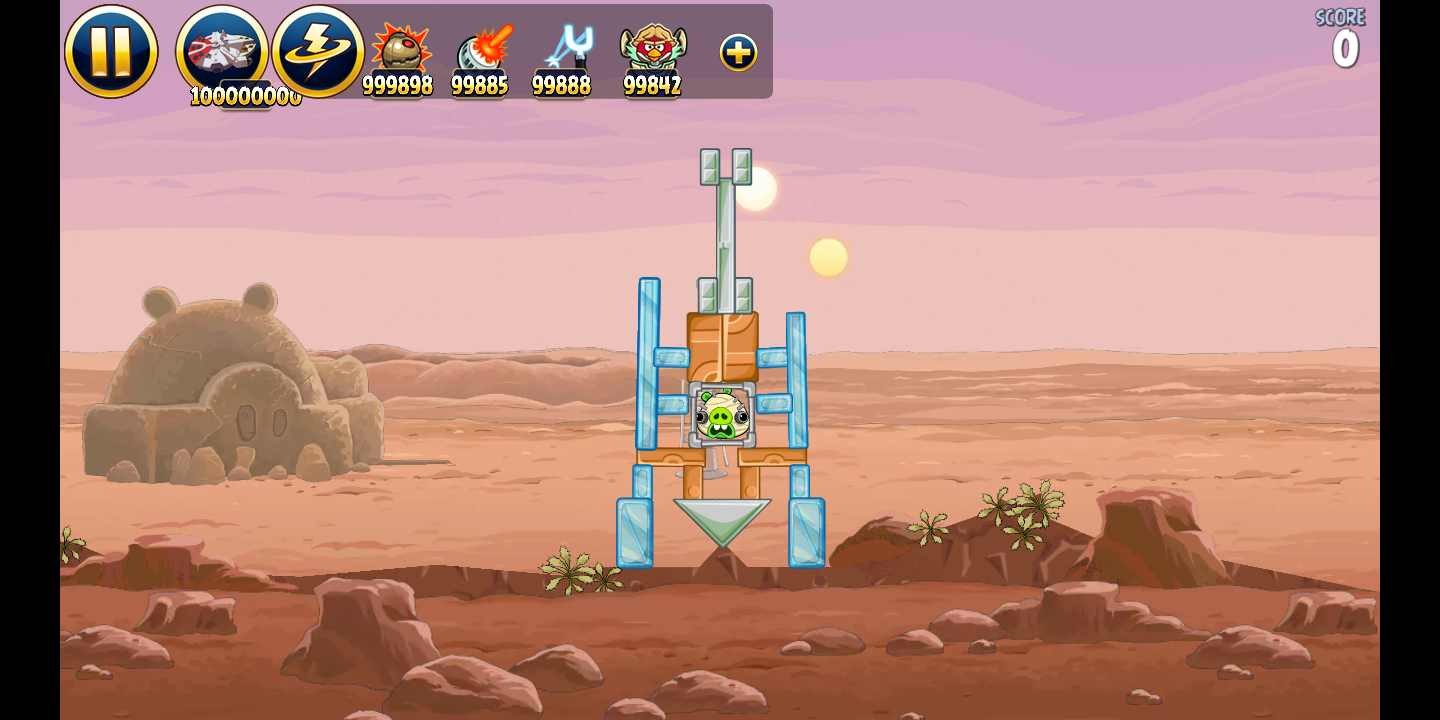Screen dimensions: 1440x720
Task: Toggle the lightning bolt power-ups bar
Action: pos(317,51)
